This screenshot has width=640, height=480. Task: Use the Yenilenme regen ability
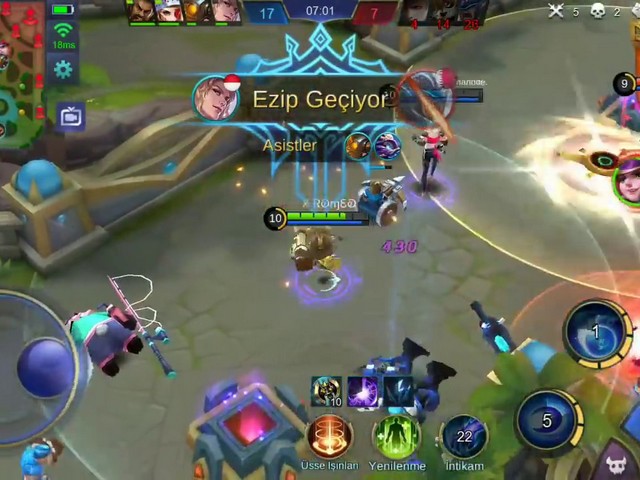pyautogui.click(x=396, y=436)
